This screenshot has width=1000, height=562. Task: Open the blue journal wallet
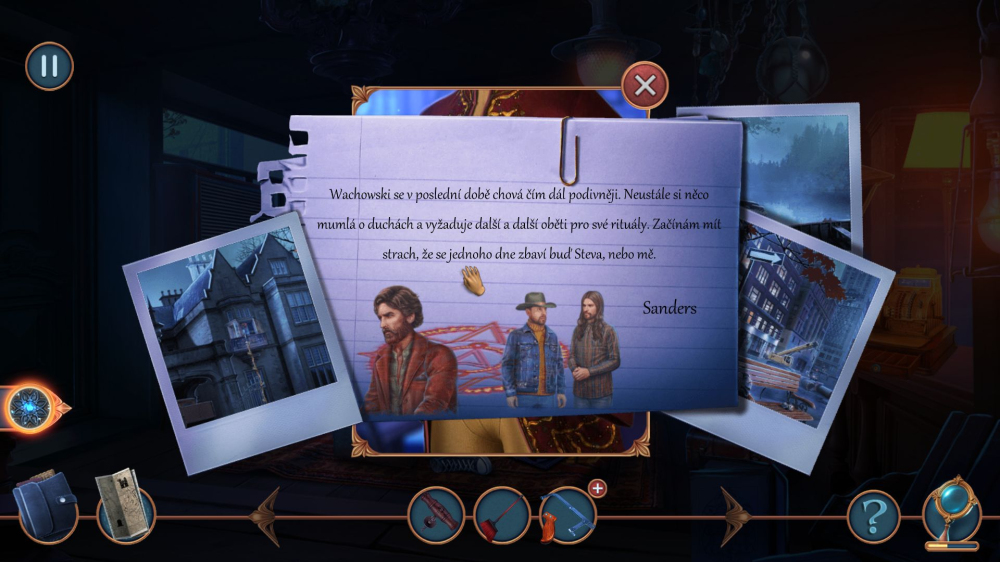pyautogui.click(x=45, y=507)
